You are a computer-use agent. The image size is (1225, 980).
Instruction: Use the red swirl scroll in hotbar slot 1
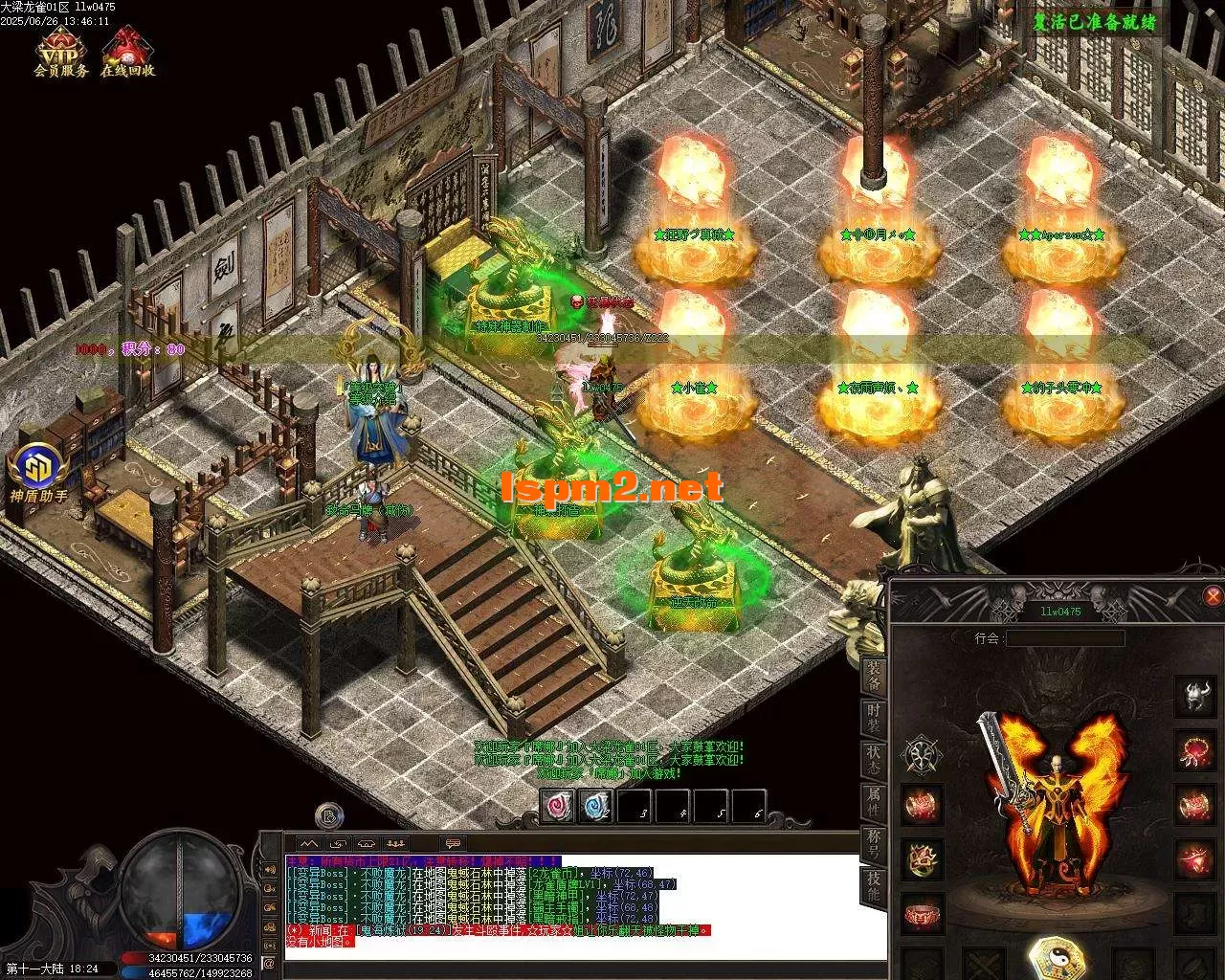coord(557,807)
